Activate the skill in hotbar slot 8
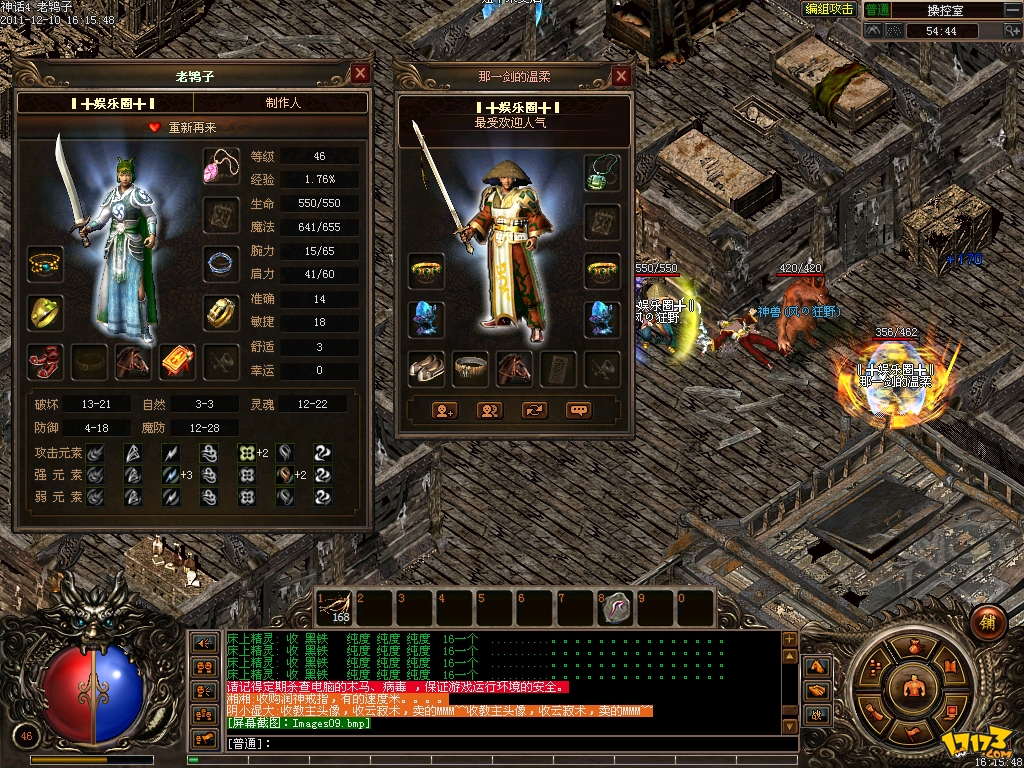Screen dimensions: 1024x768 (x=617, y=608)
